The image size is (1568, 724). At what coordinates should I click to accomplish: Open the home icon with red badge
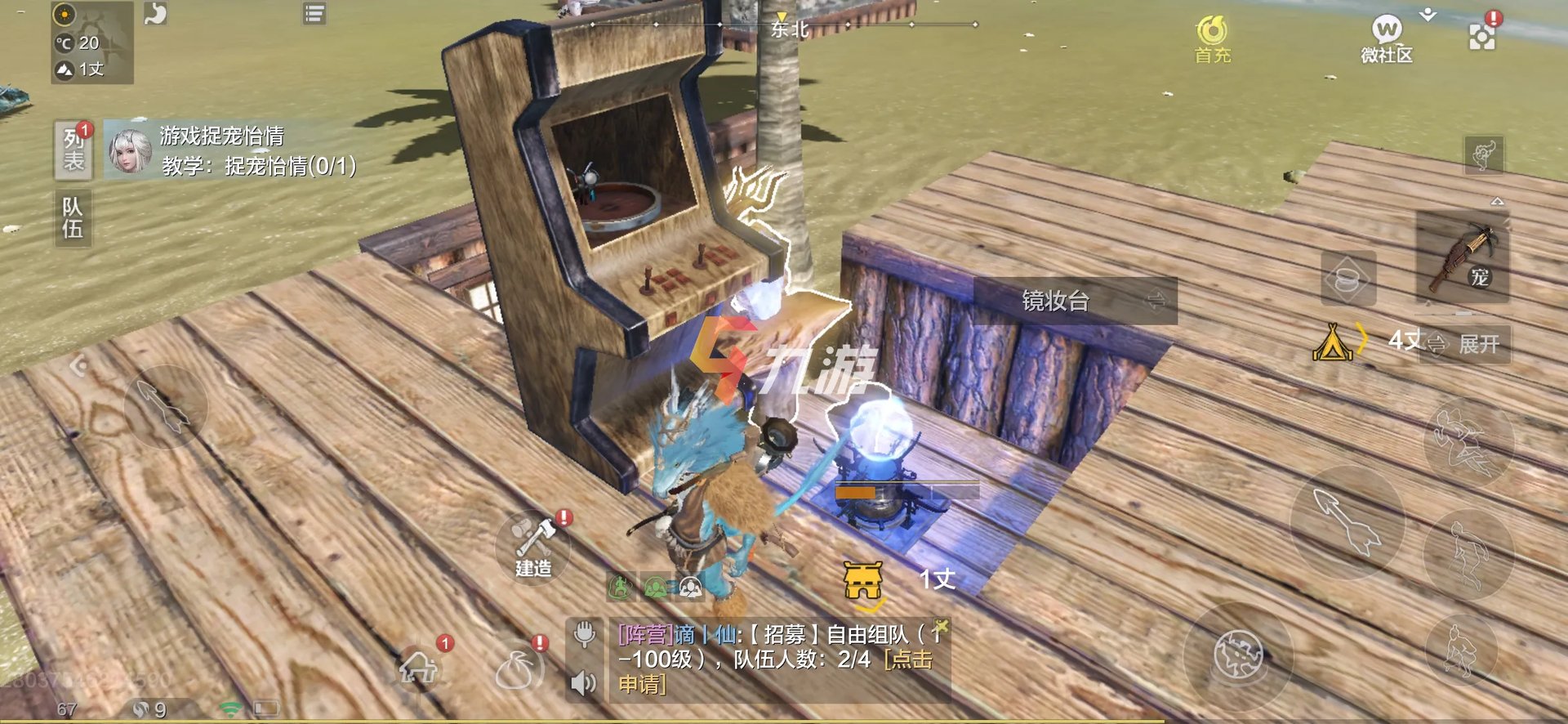pyautogui.click(x=420, y=668)
